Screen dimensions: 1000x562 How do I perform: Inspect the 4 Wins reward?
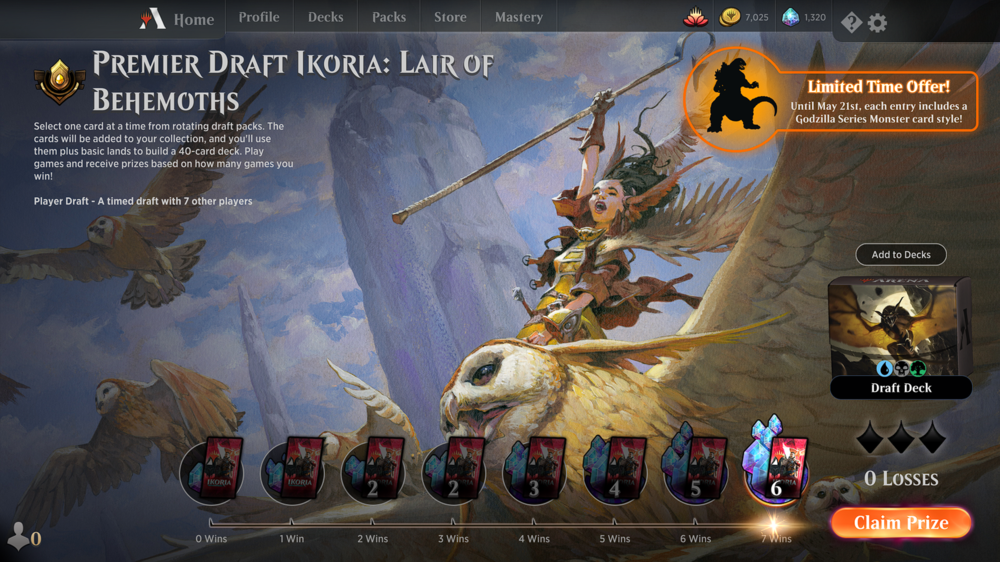click(534, 472)
